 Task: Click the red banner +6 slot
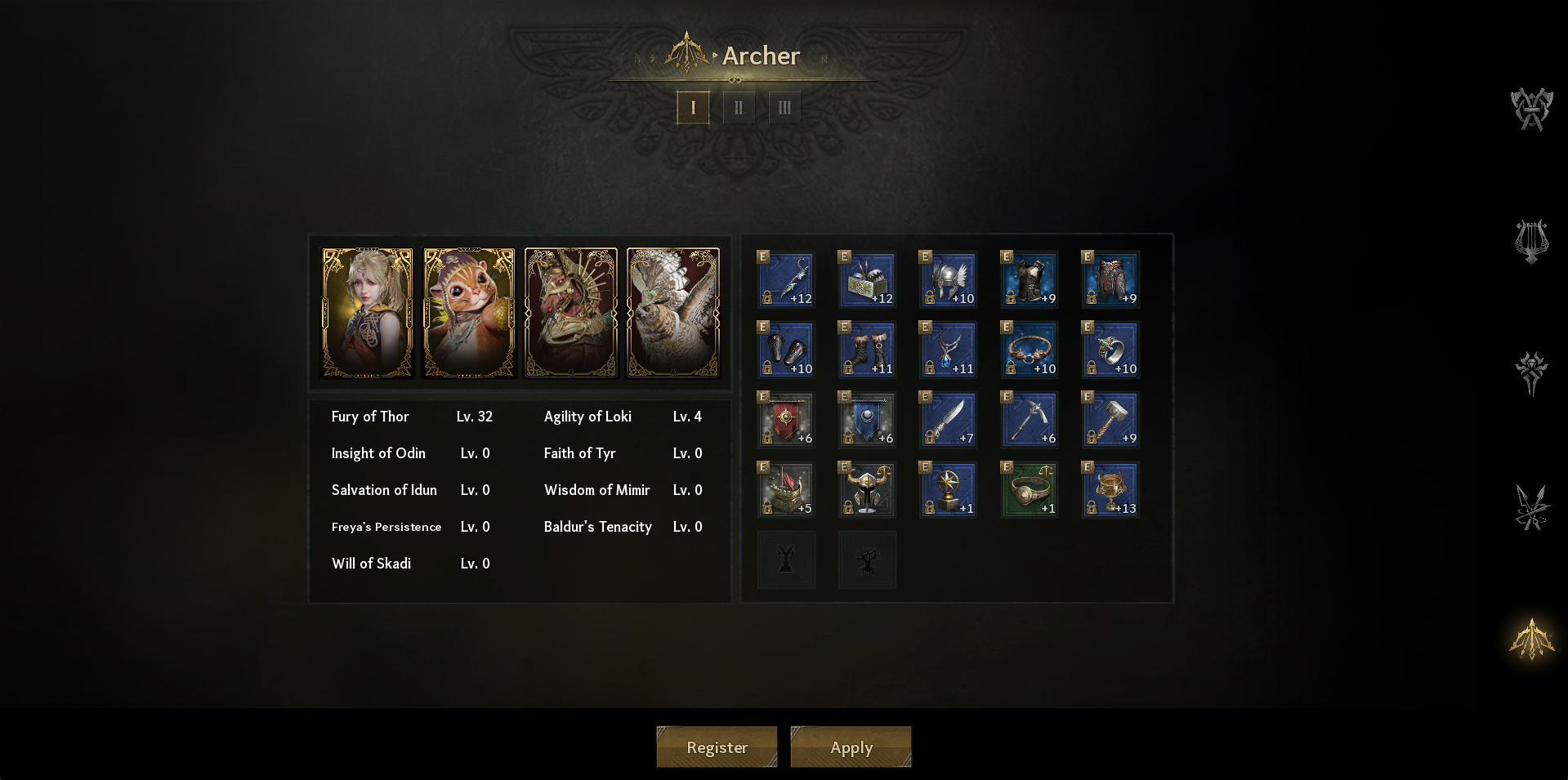(786, 420)
